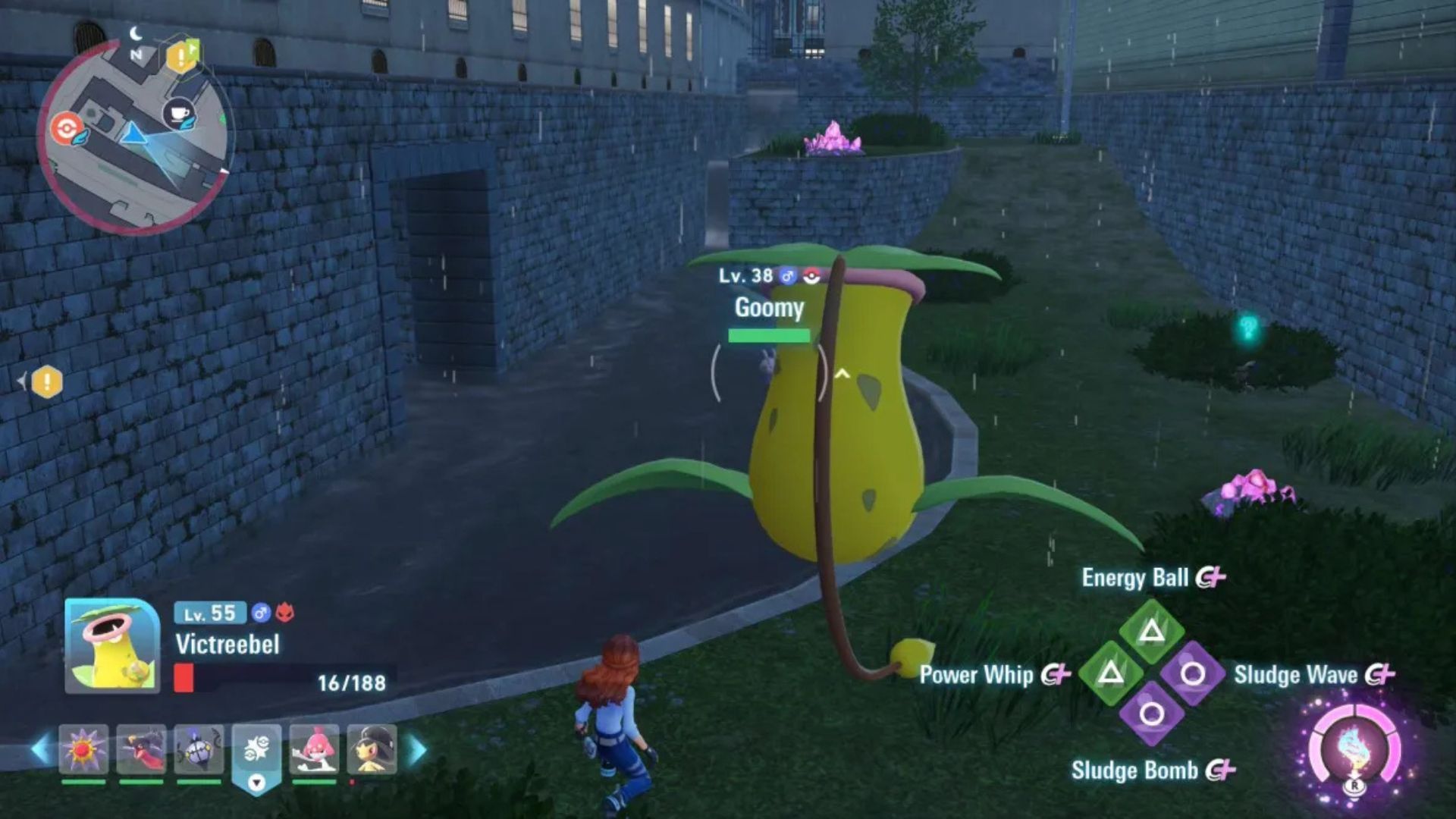
Task: Switch to the pink Medicham party slot
Action: coord(314,749)
